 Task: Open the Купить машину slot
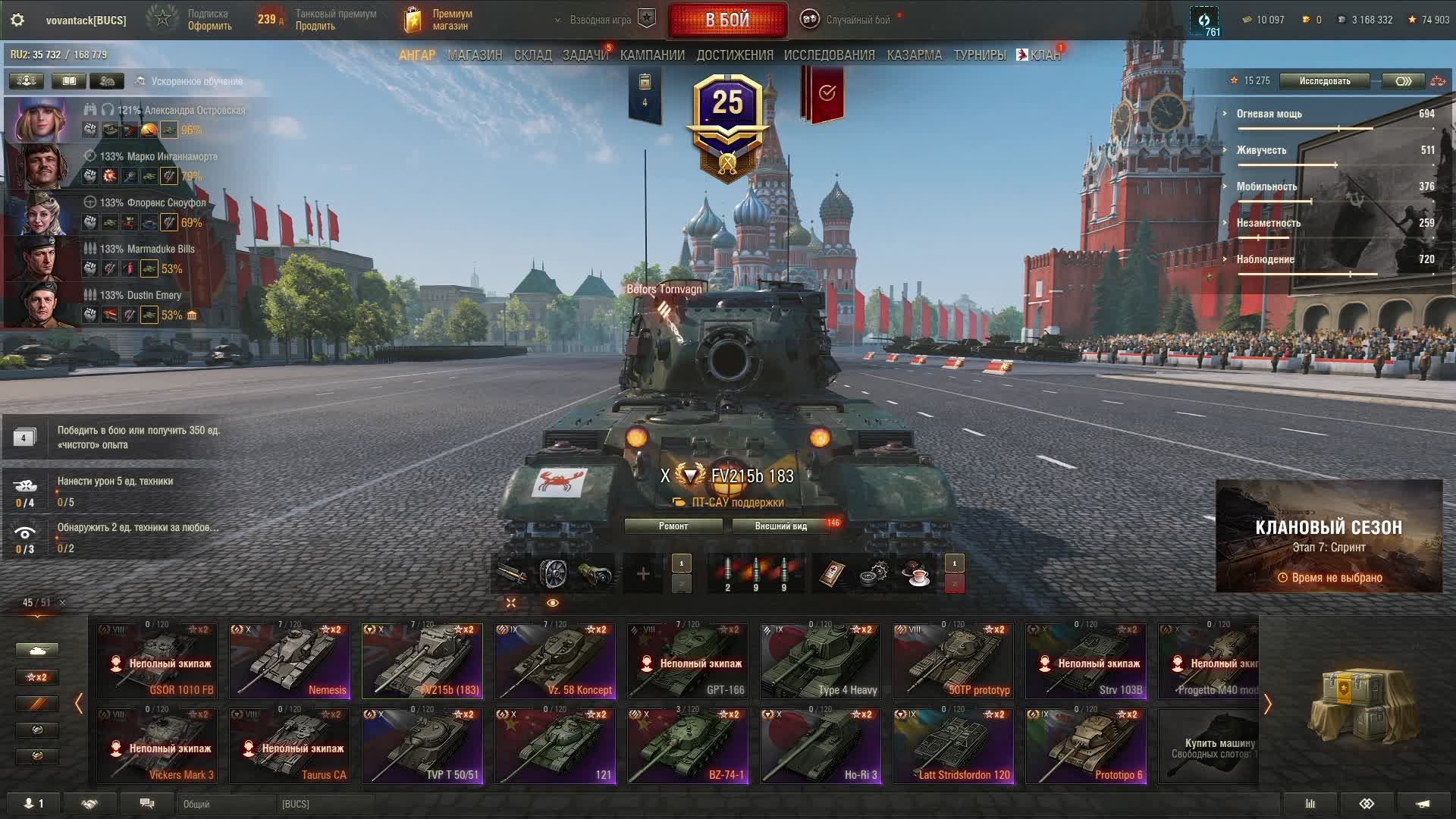[1209, 747]
